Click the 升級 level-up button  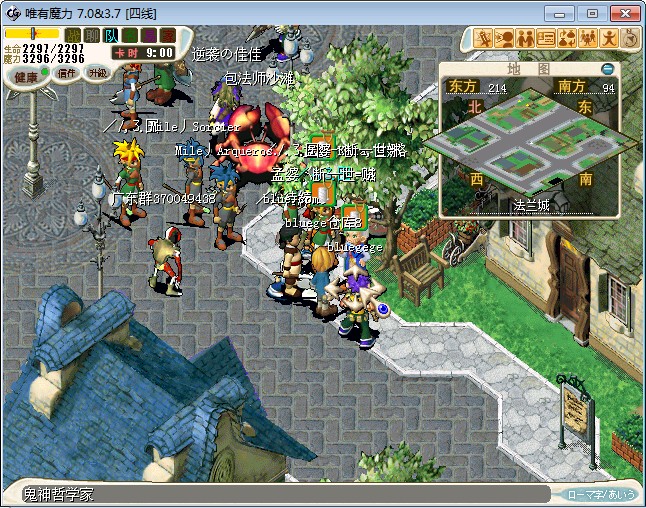click(x=98, y=73)
